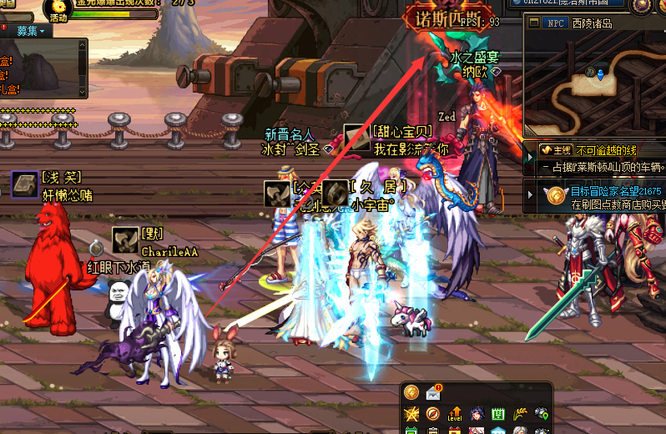This screenshot has height=434, width=666.
Task: Open the 活动 event icon
Action: pyautogui.click(x=59, y=10)
